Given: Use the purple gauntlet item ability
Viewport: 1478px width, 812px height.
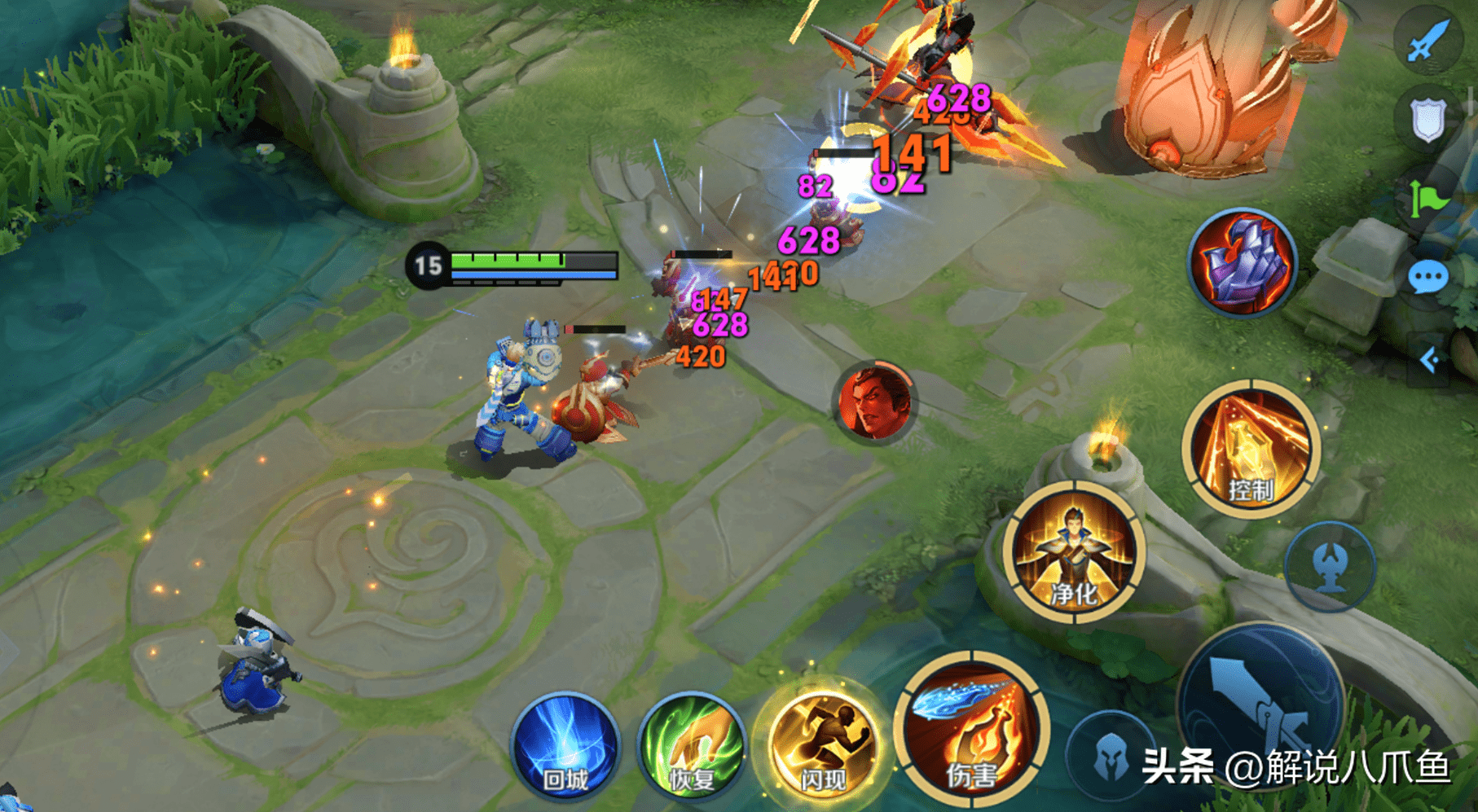Looking at the screenshot, I should click(x=1242, y=262).
